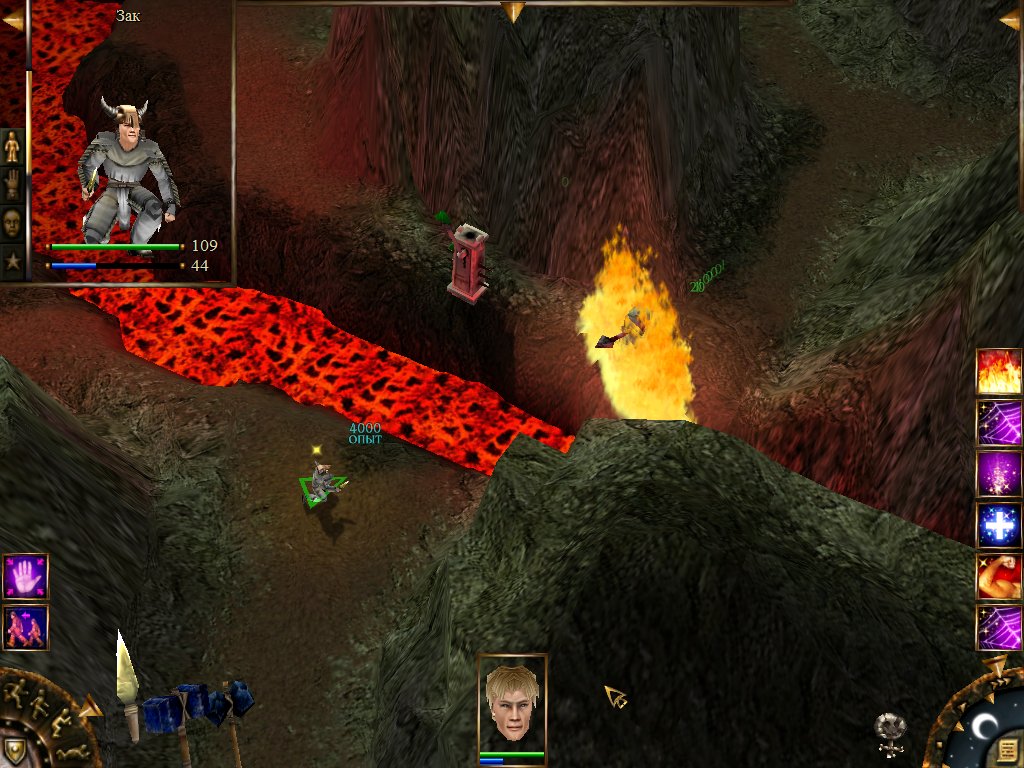
Task: Collapse the character panel with the left arrow
Action: click(12, 19)
